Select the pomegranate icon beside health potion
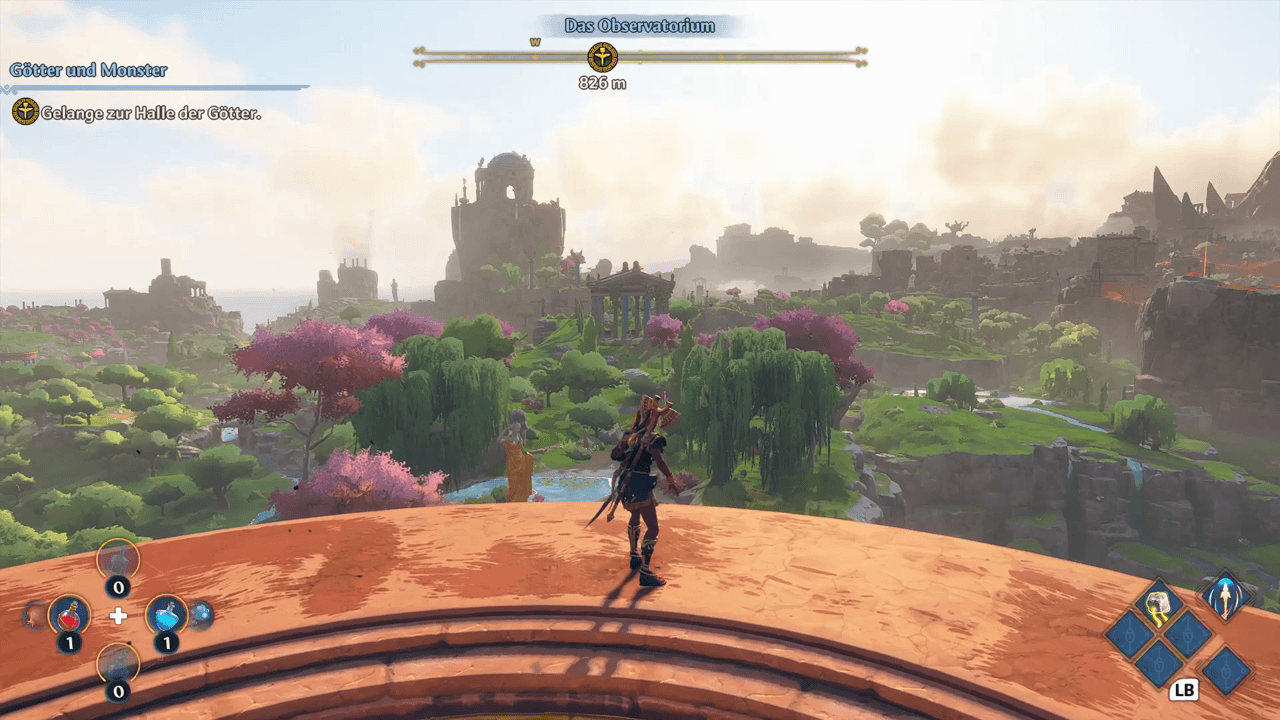The height and width of the screenshot is (720, 1280). [34, 614]
